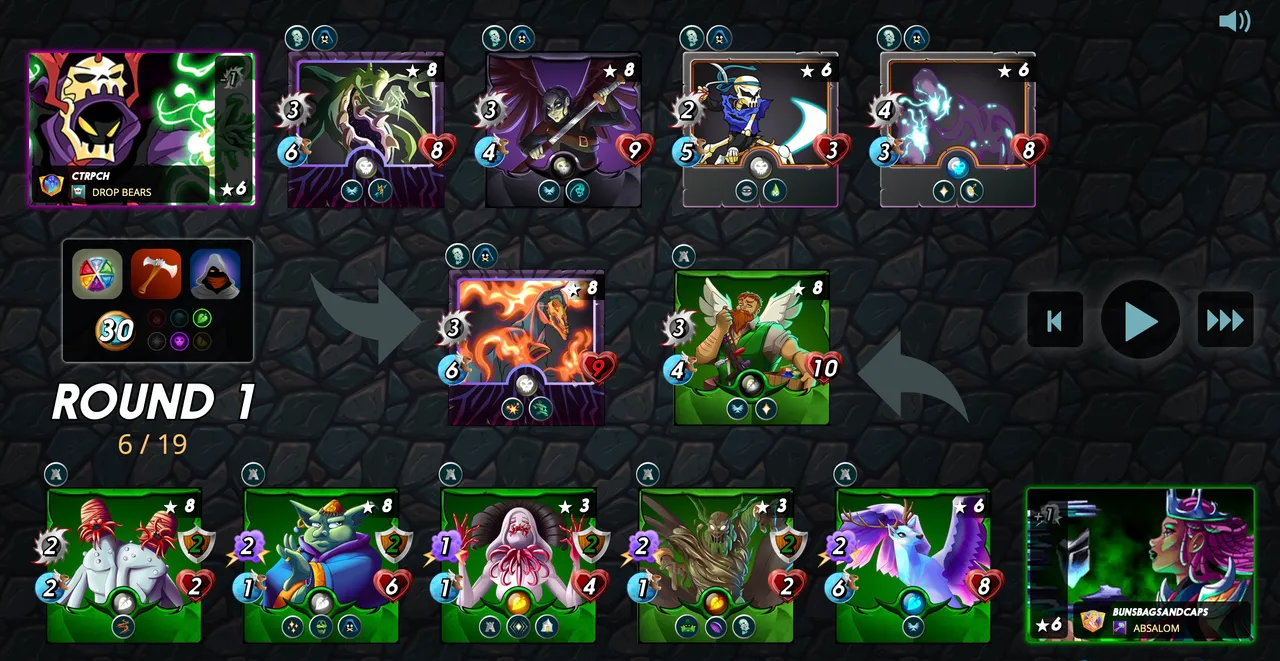Image resolution: width=1280 pixels, height=661 pixels.
Task: Skip back to the battle start
Action: pos(1054,320)
